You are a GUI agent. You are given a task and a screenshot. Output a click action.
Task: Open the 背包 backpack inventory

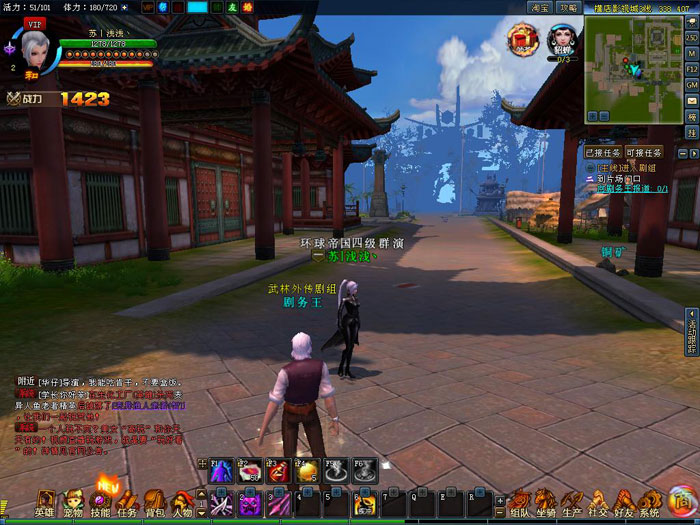[154, 501]
